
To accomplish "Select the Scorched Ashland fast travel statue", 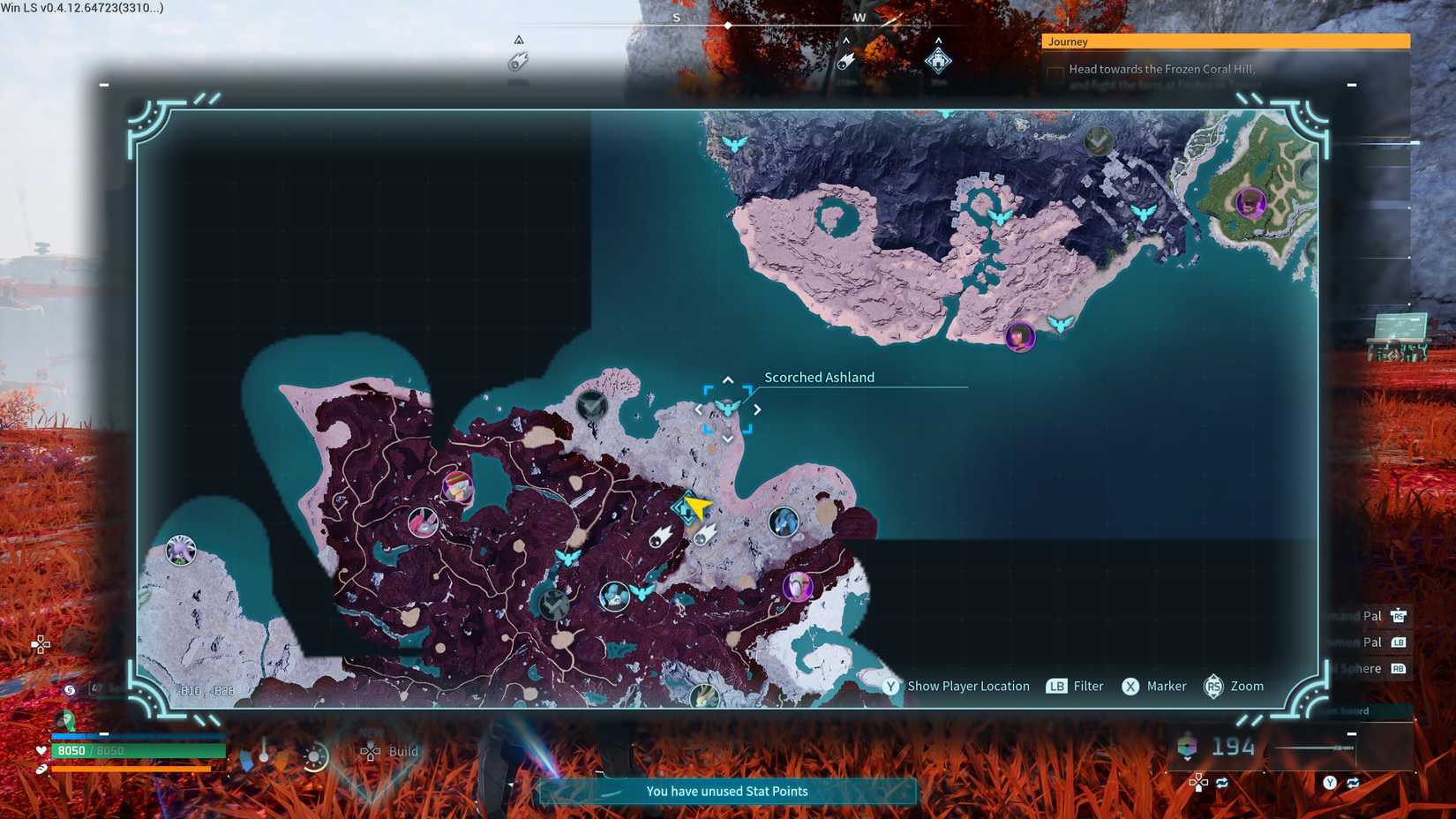I will click(x=727, y=407).
